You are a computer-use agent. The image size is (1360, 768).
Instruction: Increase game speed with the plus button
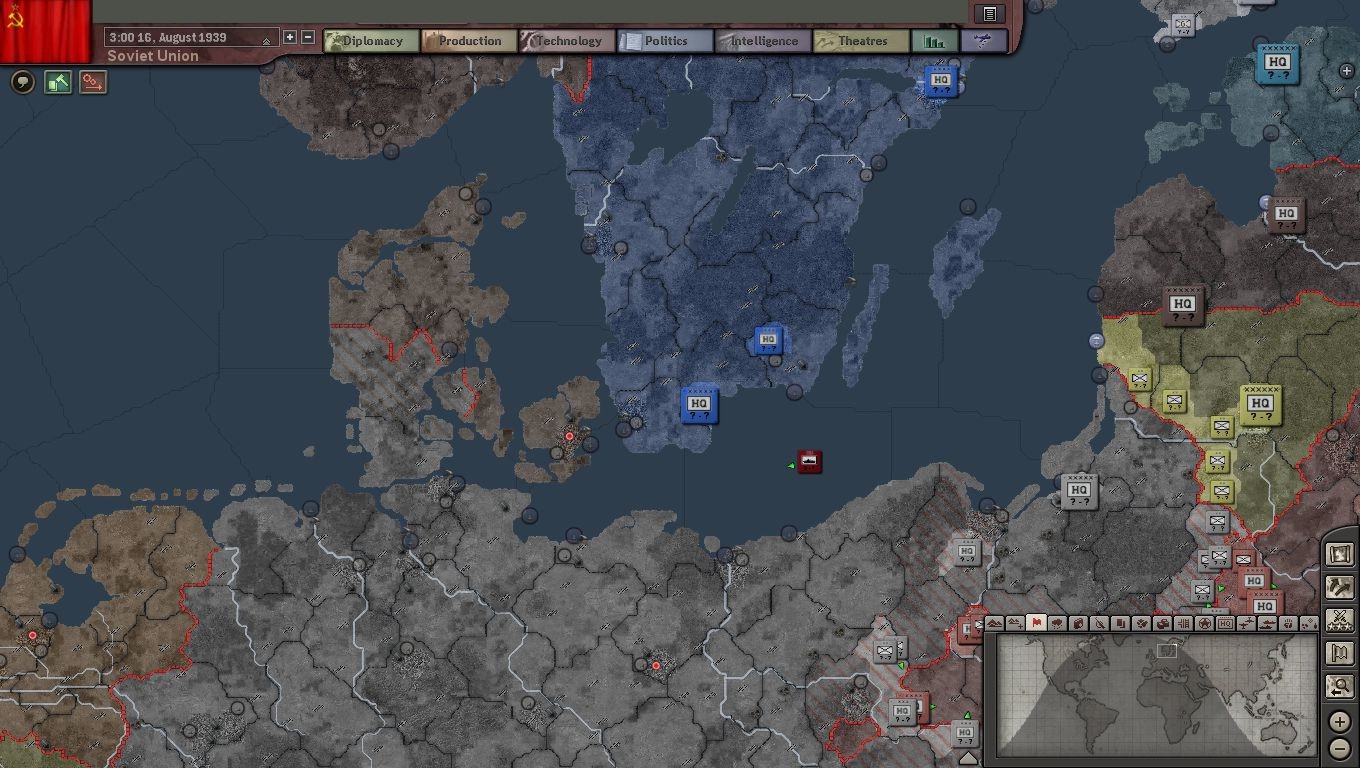pos(290,37)
